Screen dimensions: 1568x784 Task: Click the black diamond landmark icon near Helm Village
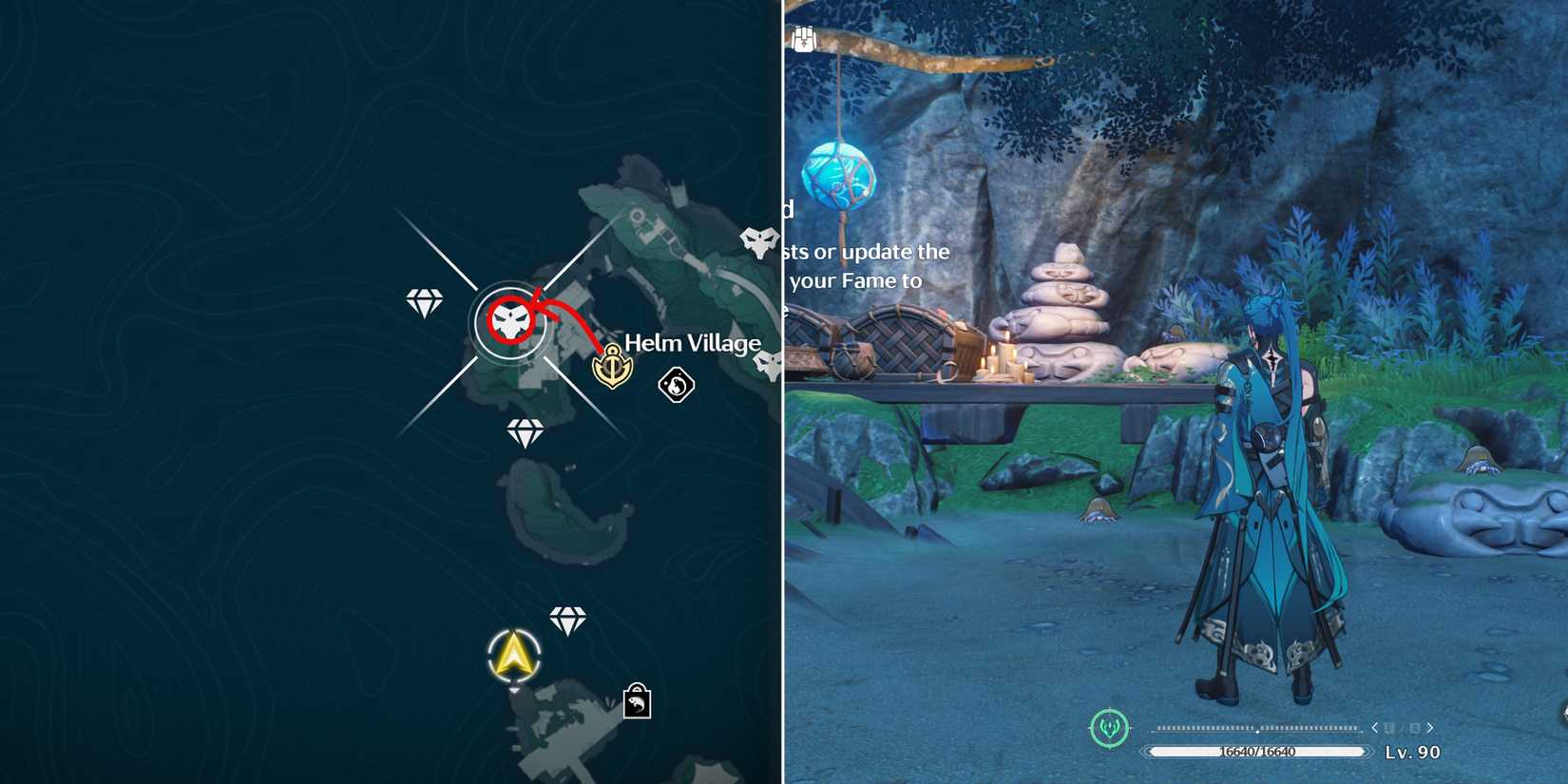pyautogui.click(x=676, y=386)
